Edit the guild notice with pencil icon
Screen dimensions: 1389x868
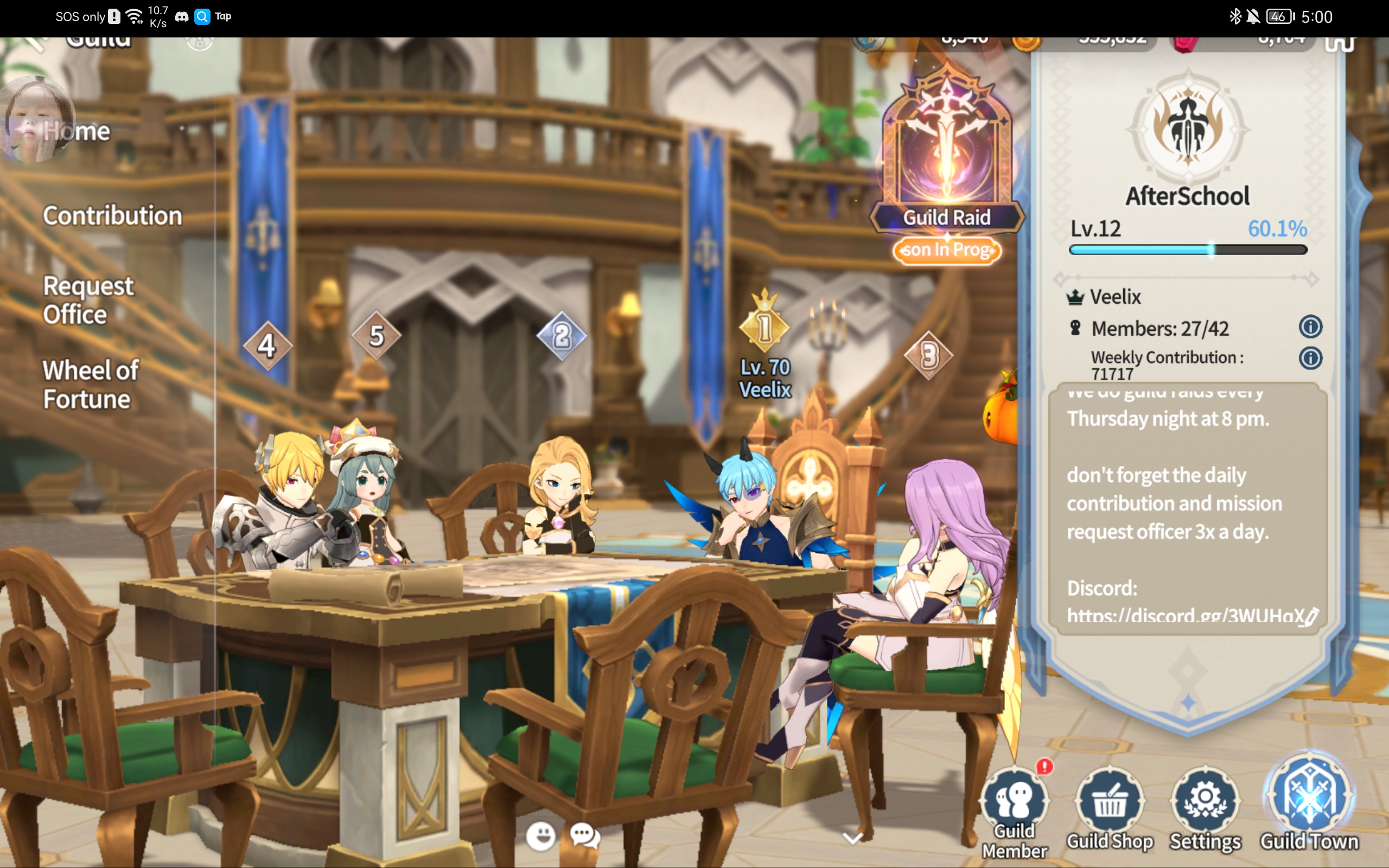click(1311, 617)
